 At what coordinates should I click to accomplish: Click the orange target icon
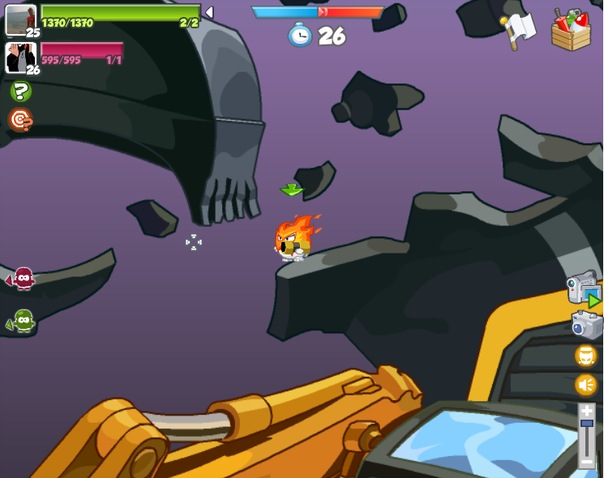pos(20,120)
